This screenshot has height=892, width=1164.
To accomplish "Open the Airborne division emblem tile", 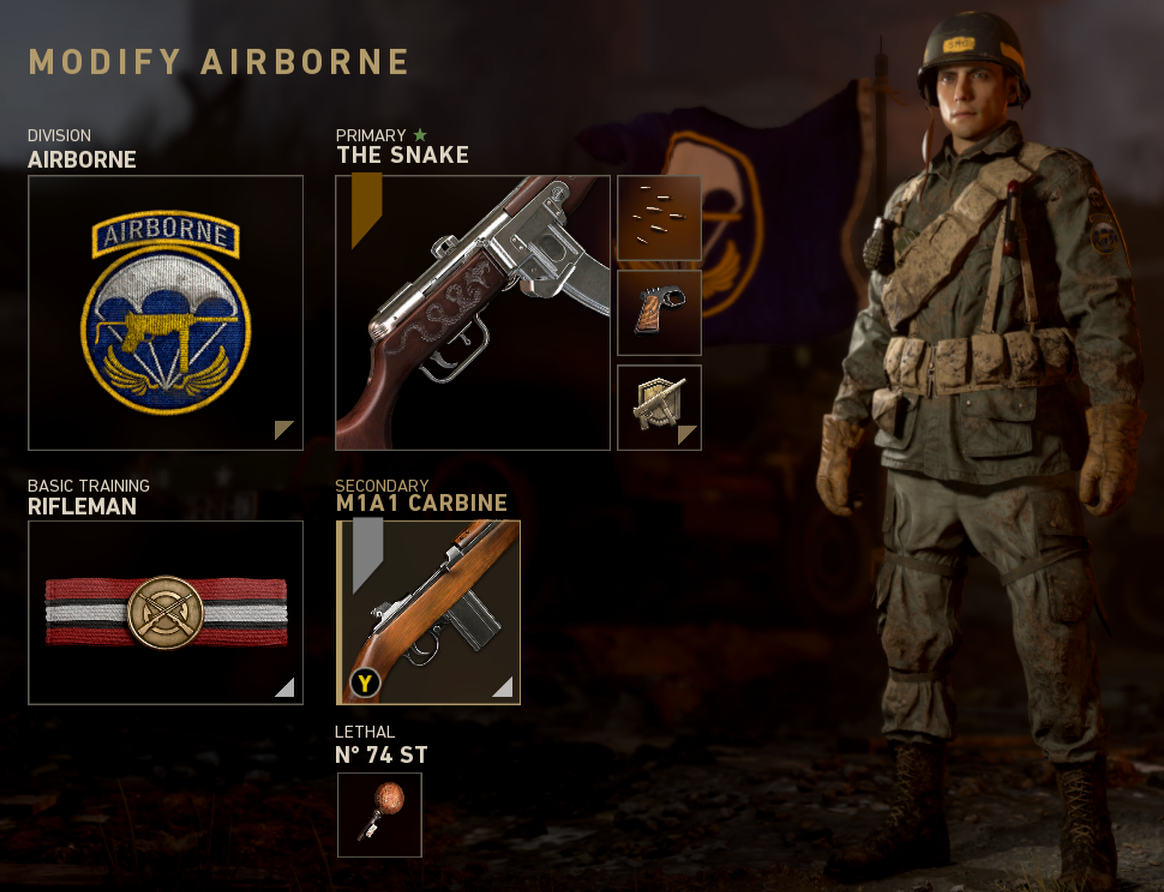I will (x=165, y=313).
